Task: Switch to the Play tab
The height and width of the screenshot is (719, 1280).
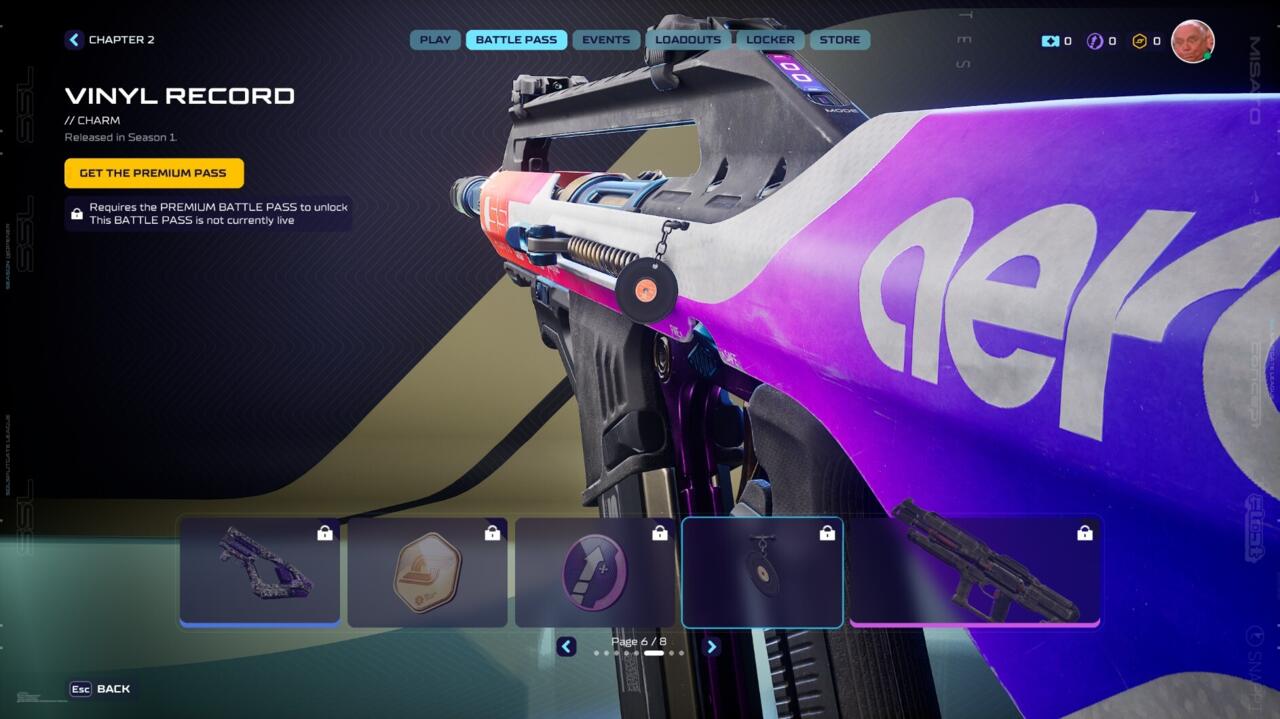Action: pos(435,40)
